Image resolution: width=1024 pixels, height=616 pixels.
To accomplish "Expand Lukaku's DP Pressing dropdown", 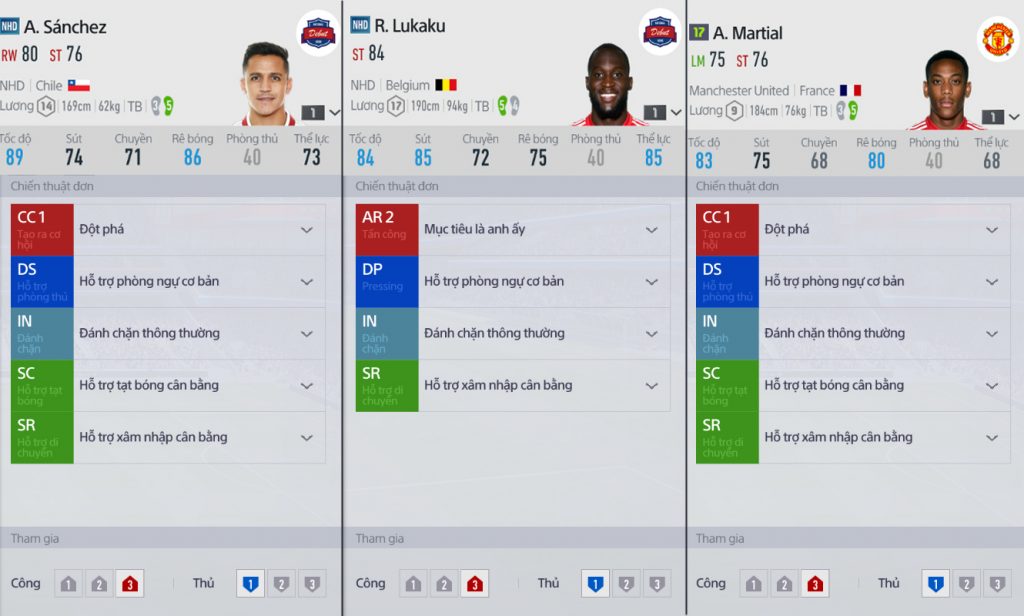I will pyautogui.click(x=651, y=281).
